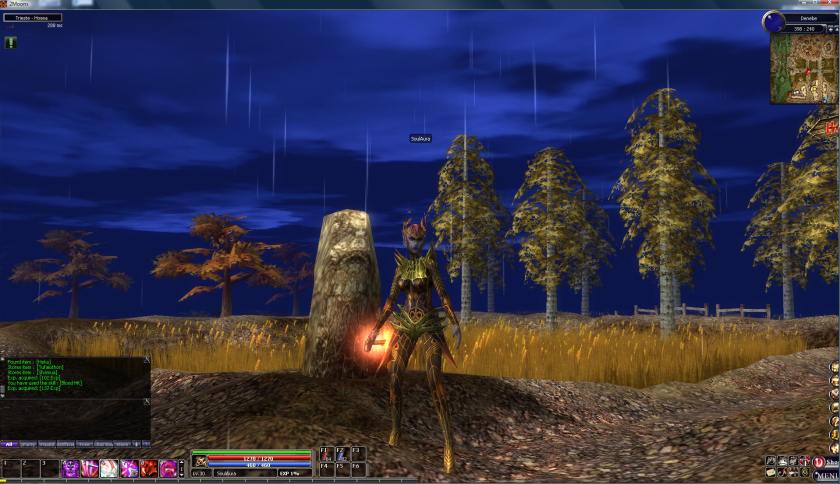
Task: Click the 'All' chat filter tab
Action: click(x=10, y=443)
